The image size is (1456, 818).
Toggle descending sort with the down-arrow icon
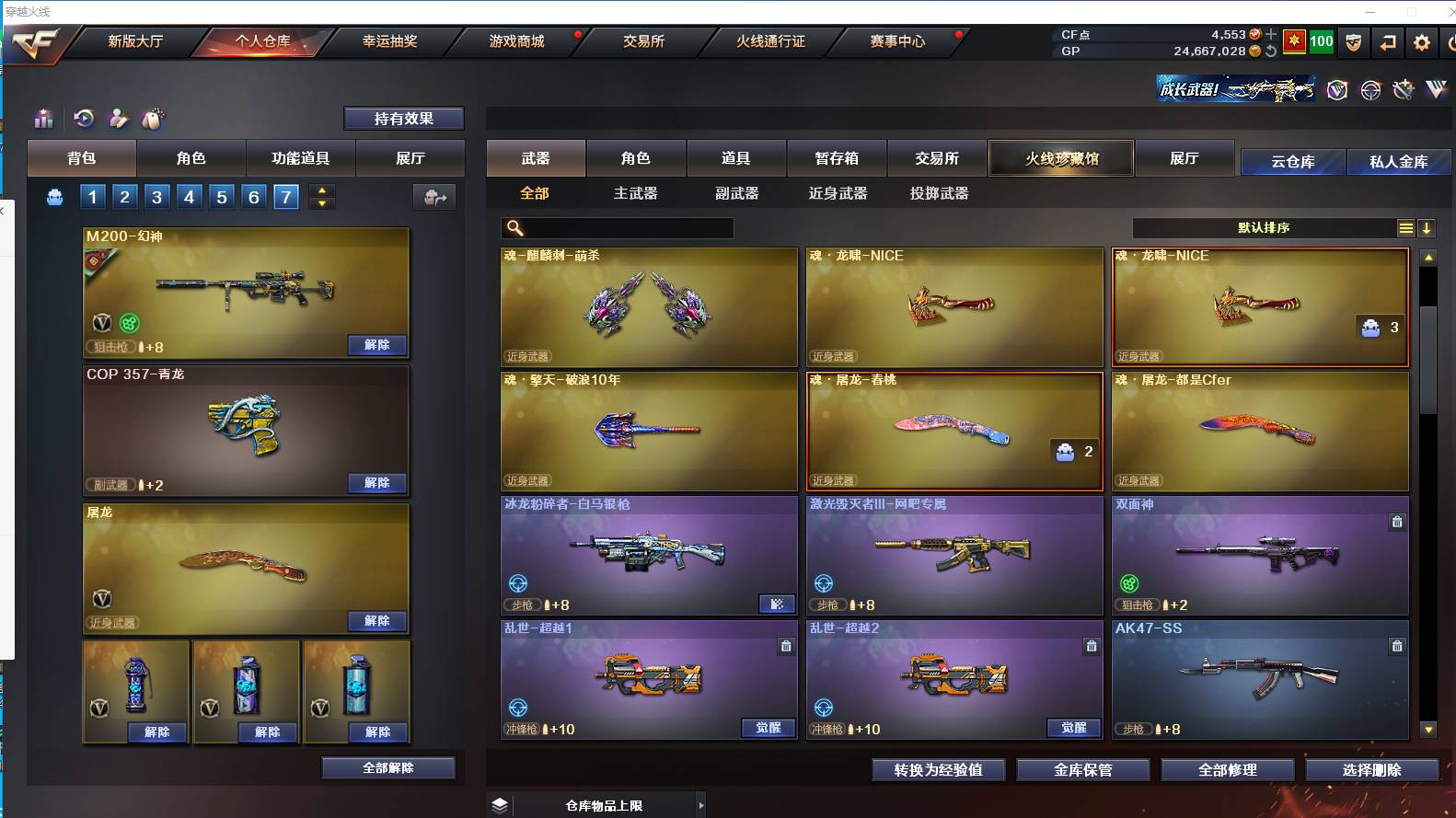1427,228
